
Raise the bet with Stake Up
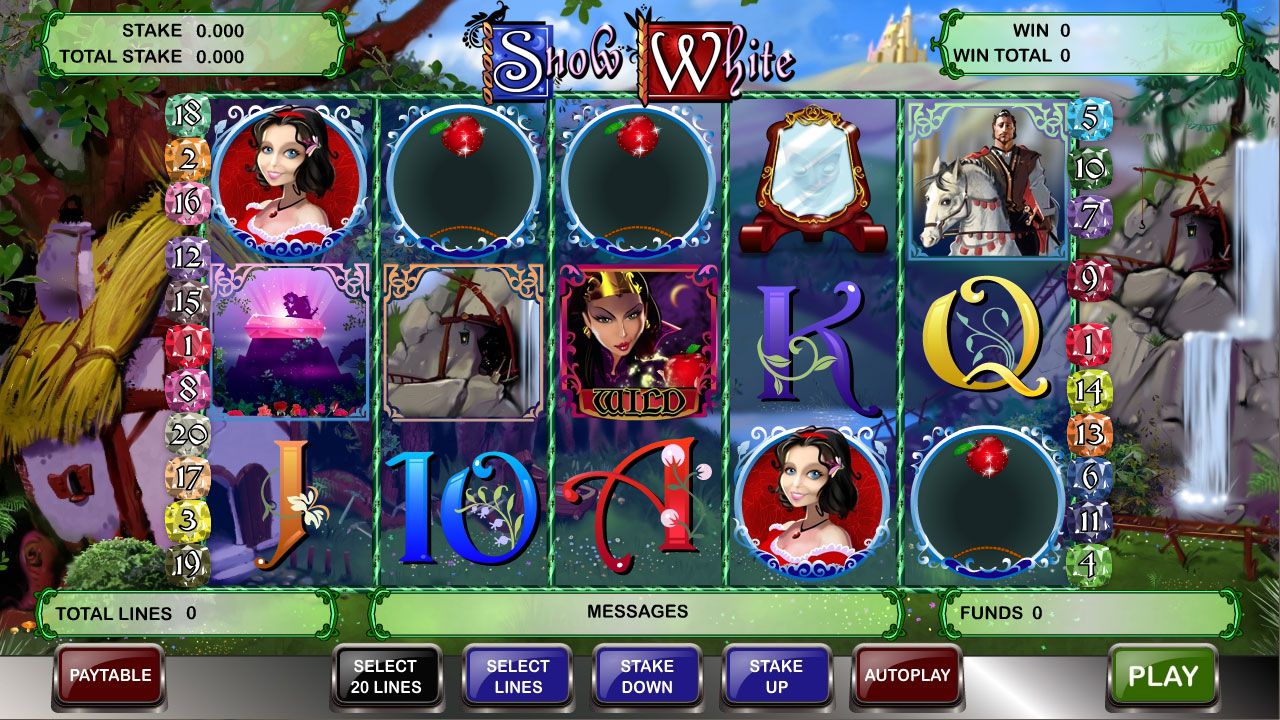[x=776, y=677]
